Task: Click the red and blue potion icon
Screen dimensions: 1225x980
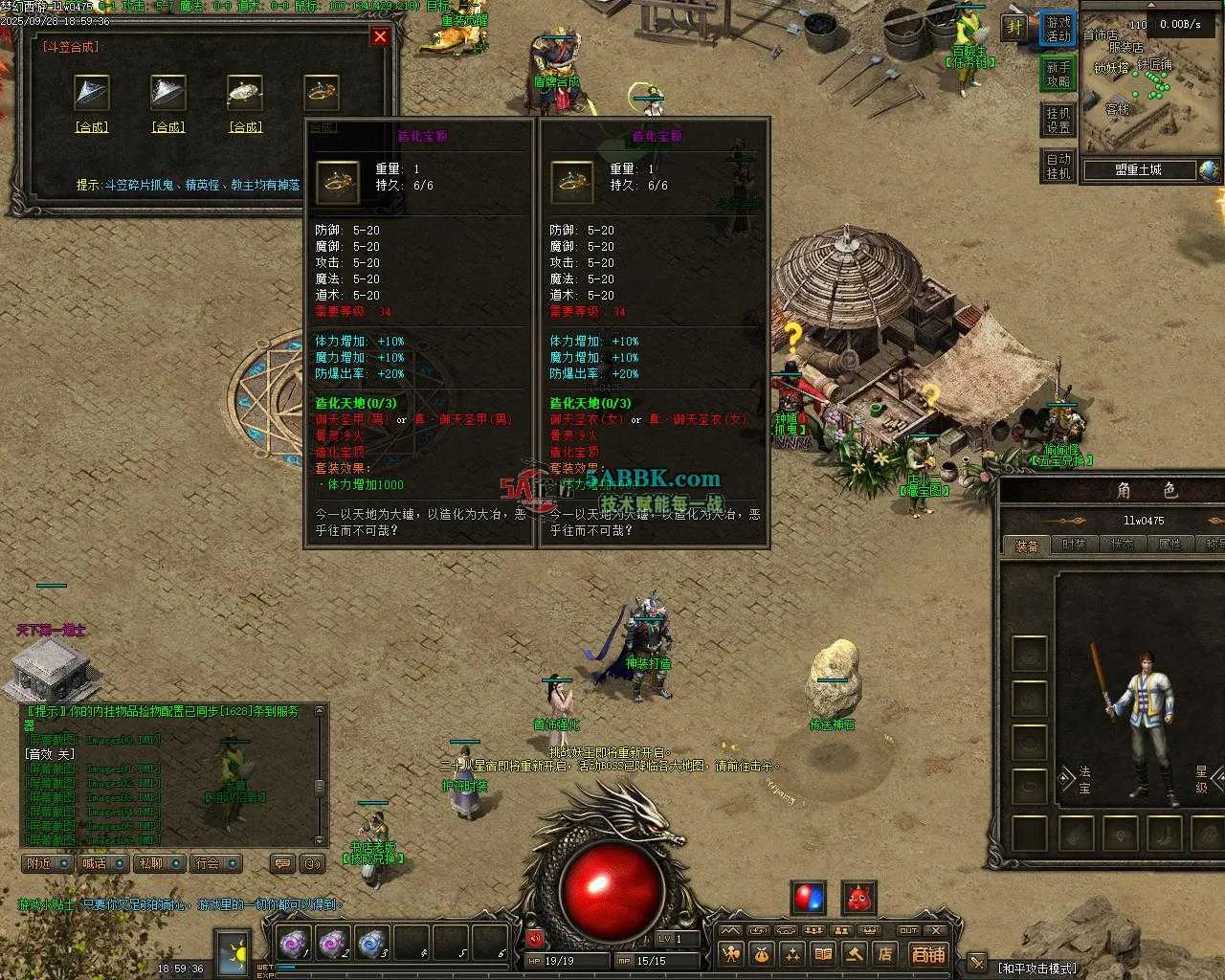Action: pyautogui.click(x=809, y=899)
